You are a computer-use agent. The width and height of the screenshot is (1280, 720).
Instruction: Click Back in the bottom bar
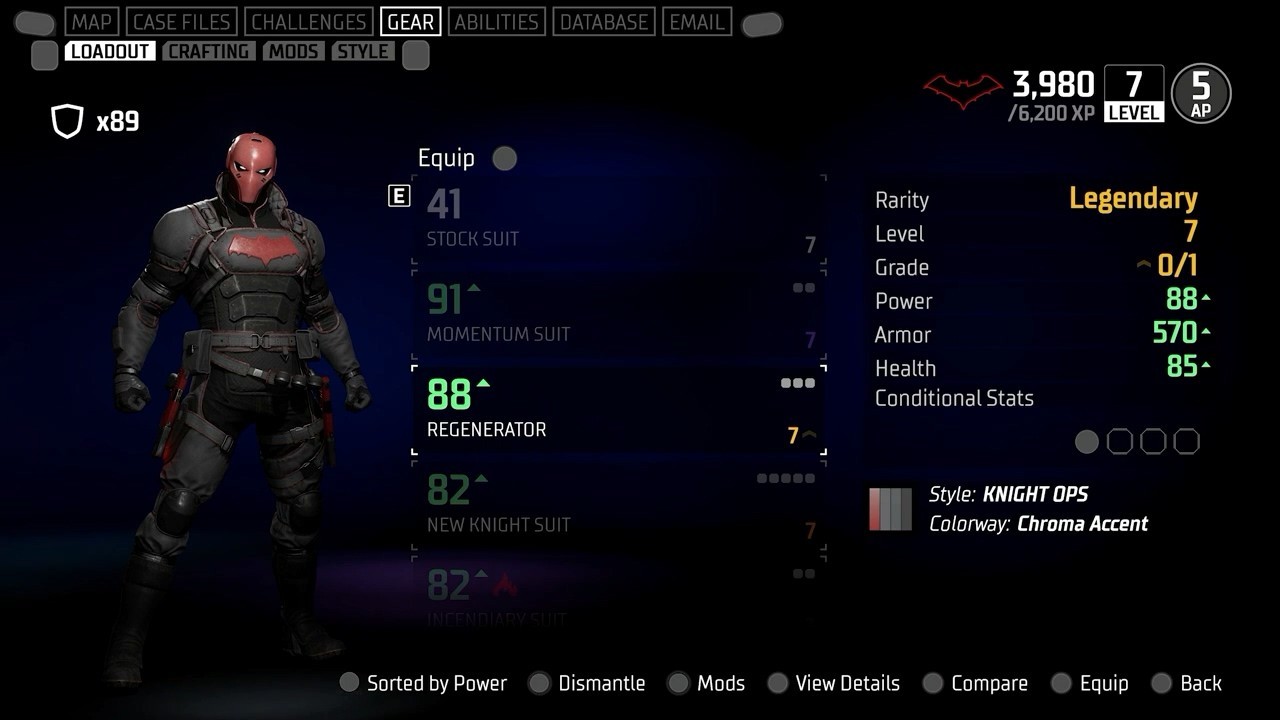coord(1200,684)
